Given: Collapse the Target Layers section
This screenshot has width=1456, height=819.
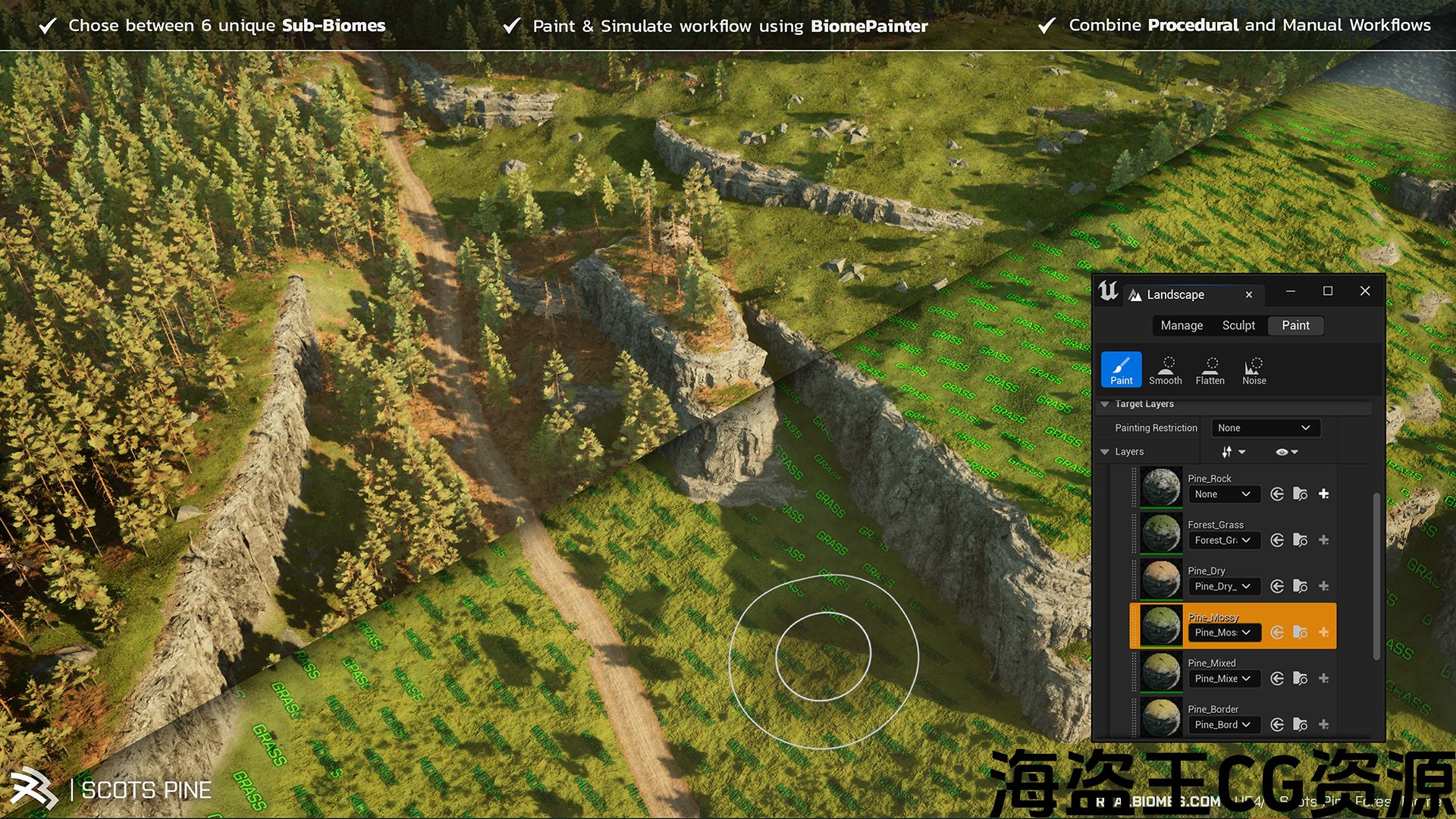Looking at the screenshot, I should (1105, 404).
